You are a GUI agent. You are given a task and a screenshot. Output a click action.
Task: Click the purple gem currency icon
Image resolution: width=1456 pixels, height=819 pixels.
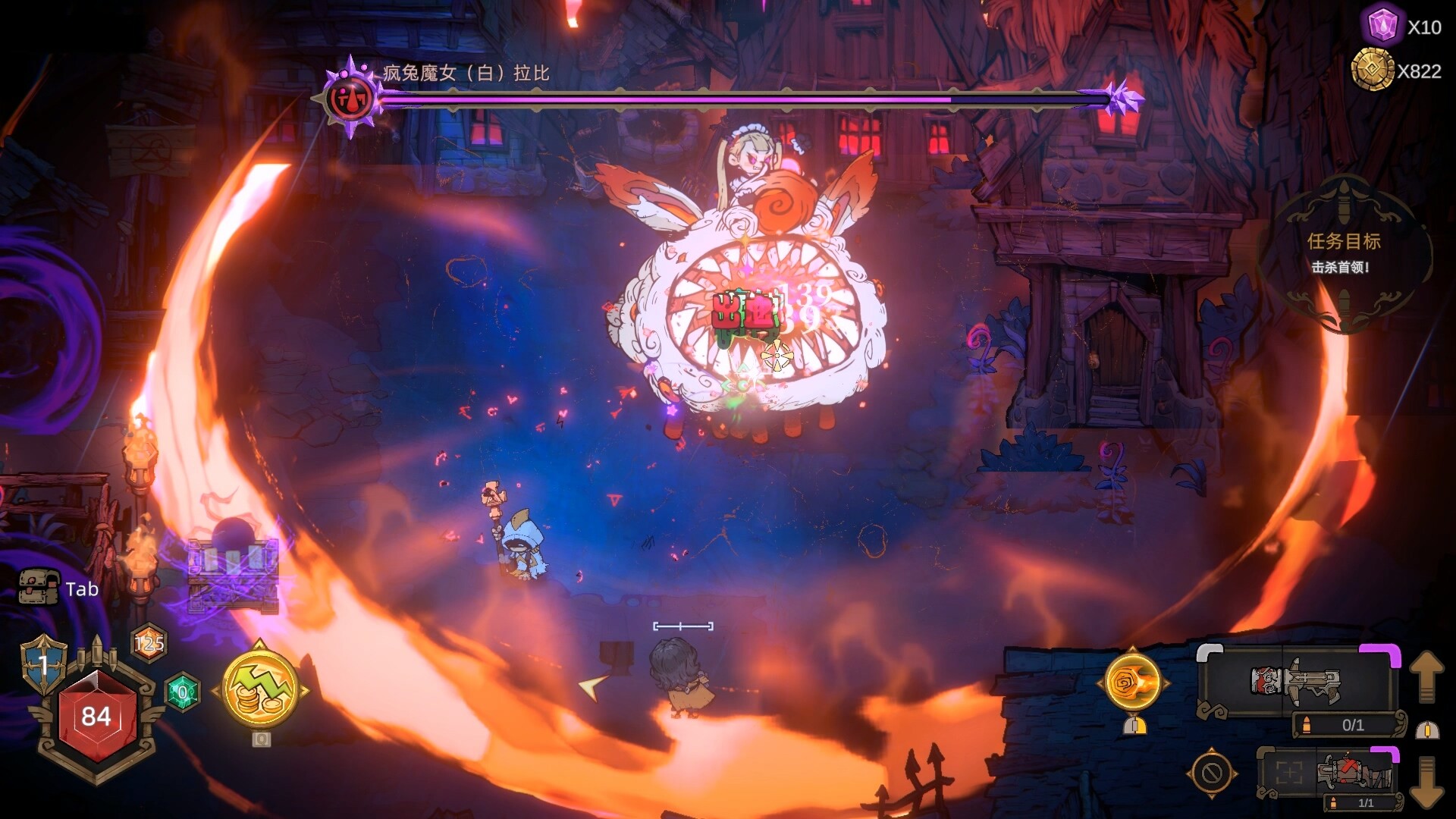(x=1382, y=26)
